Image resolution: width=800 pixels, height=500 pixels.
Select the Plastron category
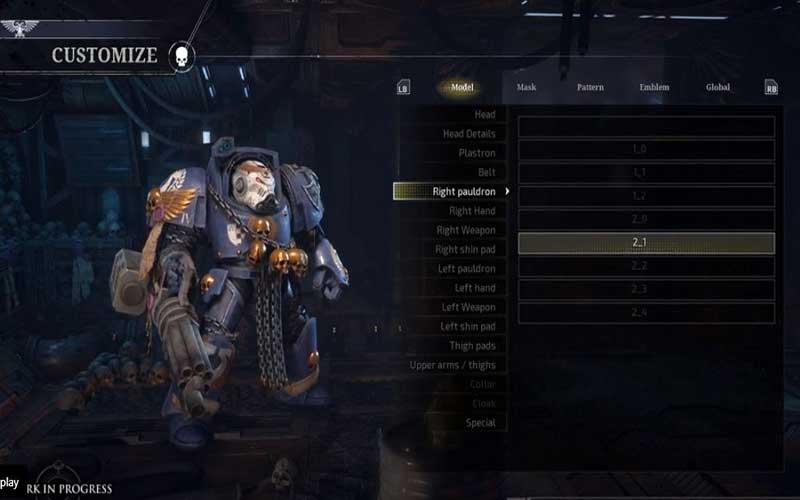click(476, 153)
